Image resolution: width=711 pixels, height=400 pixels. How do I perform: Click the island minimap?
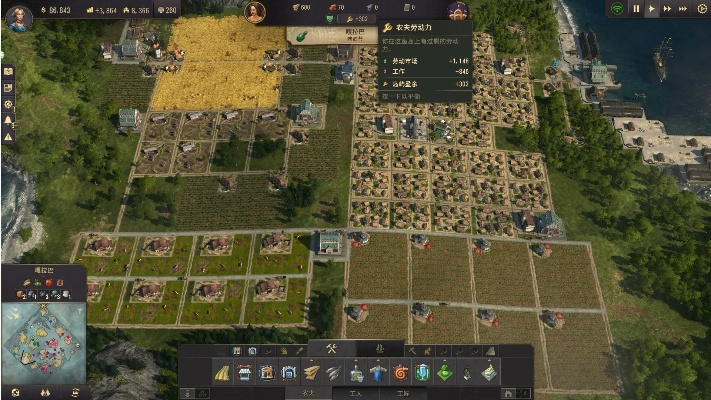pyautogui.click(x=42, y=340)
